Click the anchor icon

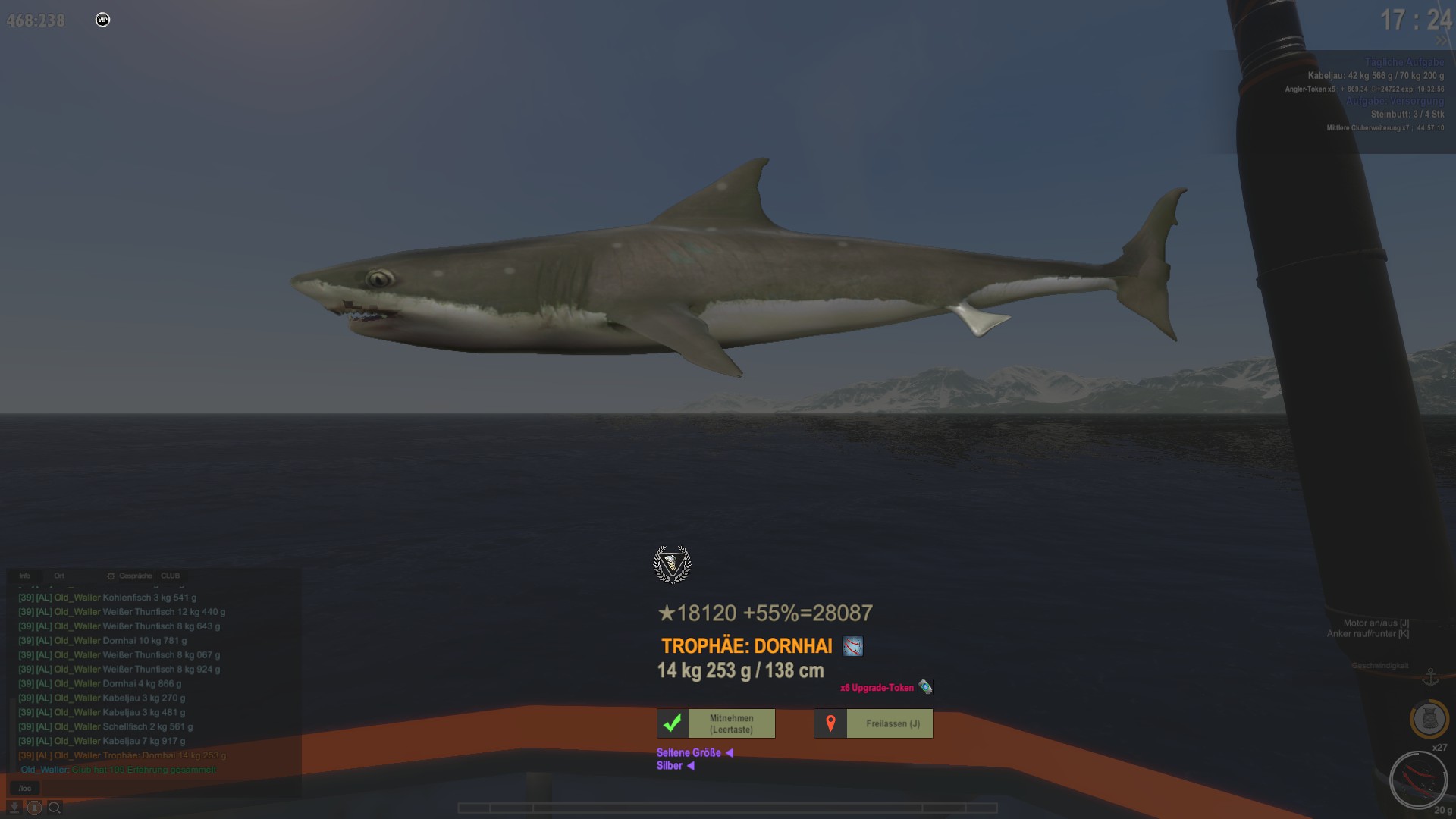pyautogui.click(x=1430, y=676)
